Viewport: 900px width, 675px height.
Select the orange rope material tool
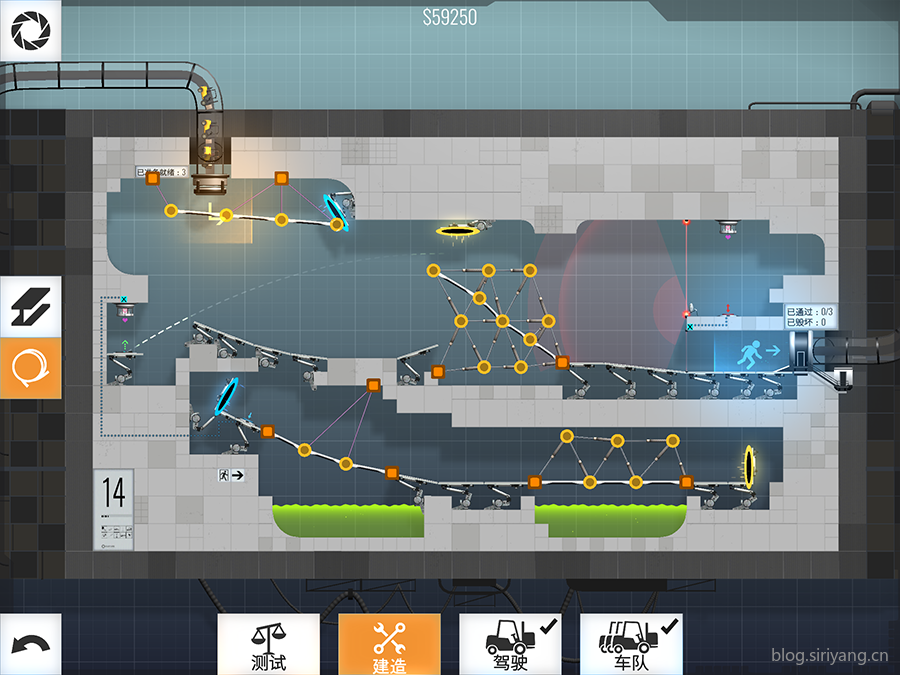30,368
